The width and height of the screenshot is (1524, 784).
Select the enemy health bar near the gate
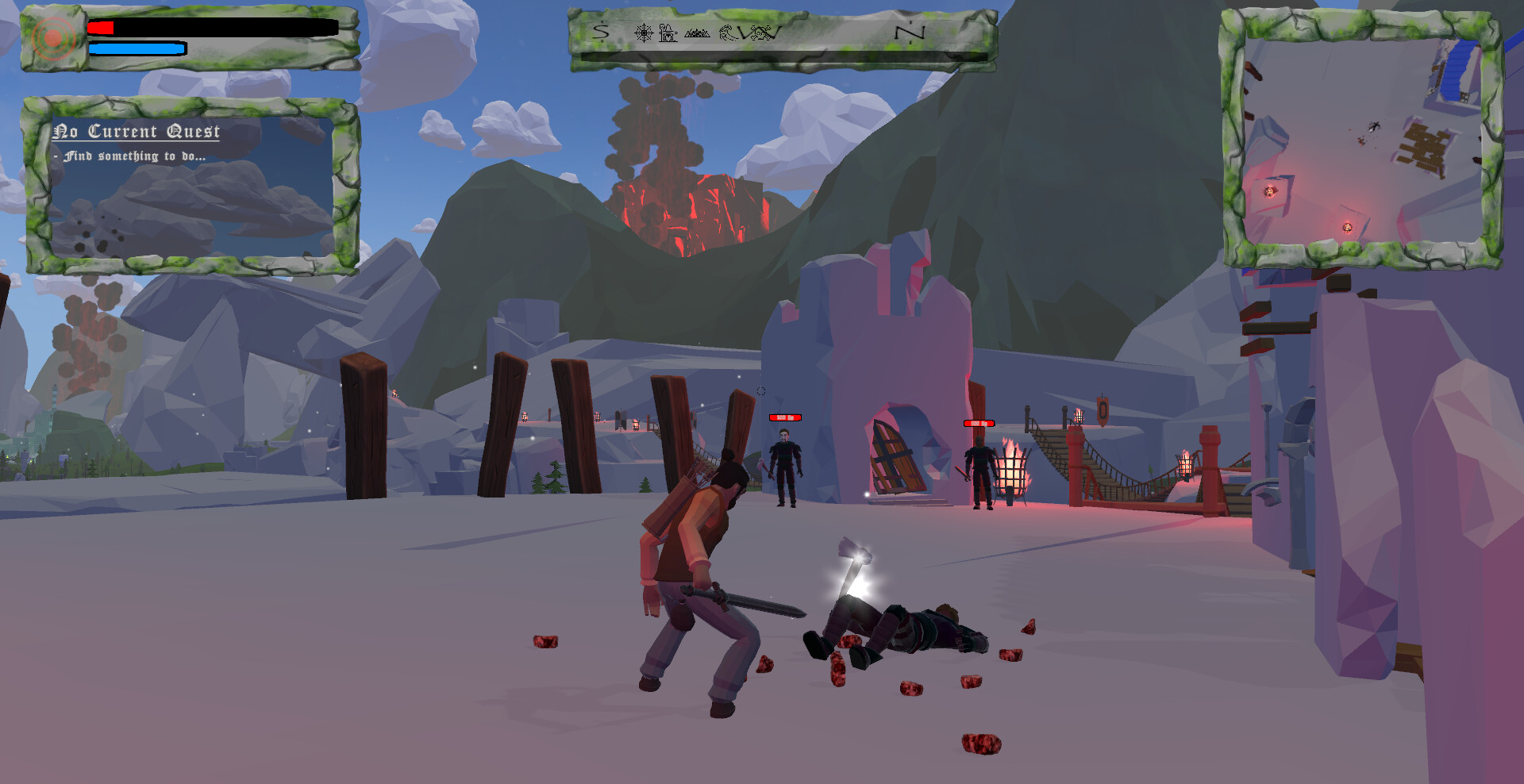(x=785, y=416)
